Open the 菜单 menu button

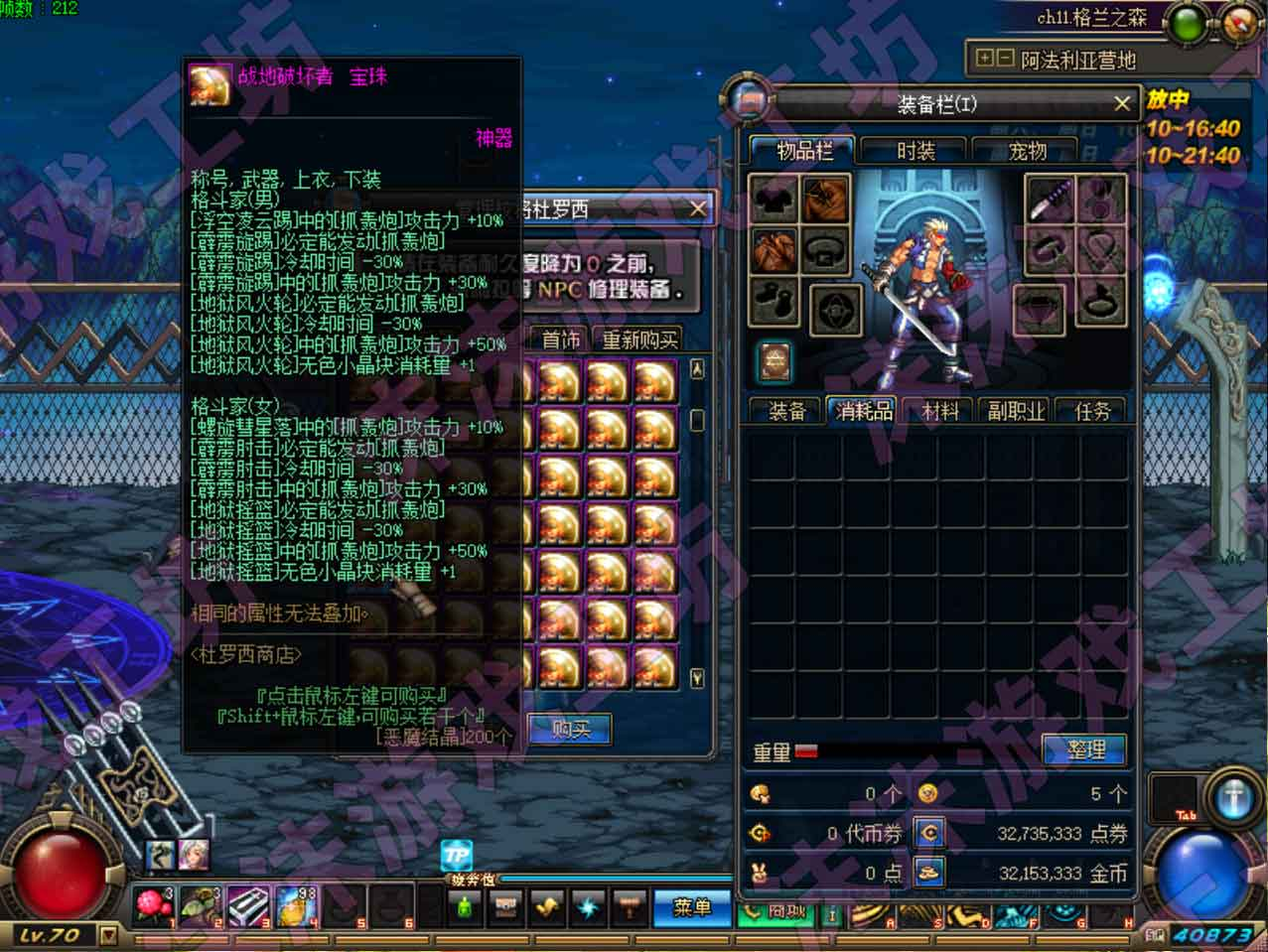click(692, 907)
